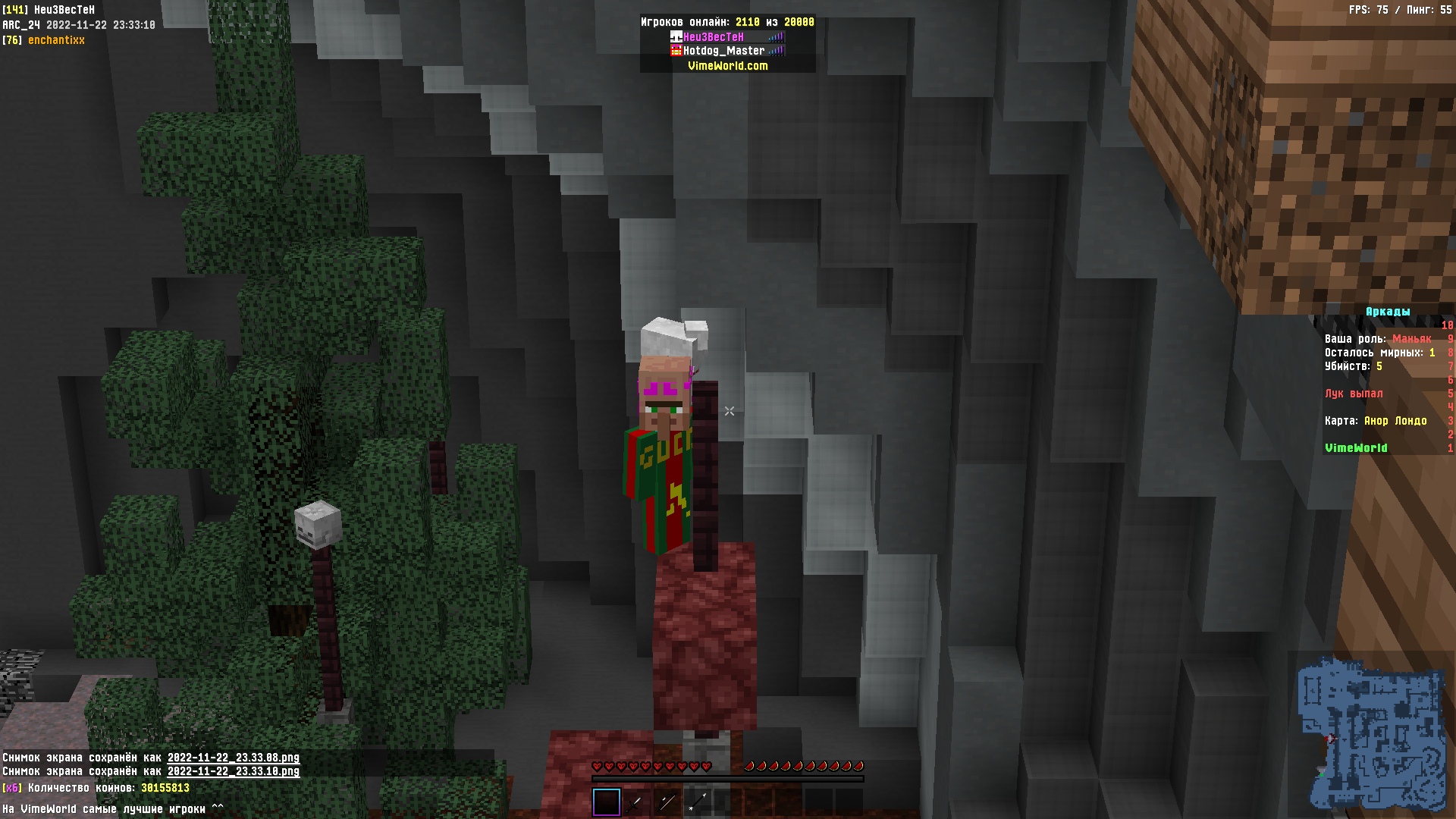Screen dimensions: 1456x819
Task: Toggle the currently highlighted empty hotbar slot
Action: (x=607, y=800)
